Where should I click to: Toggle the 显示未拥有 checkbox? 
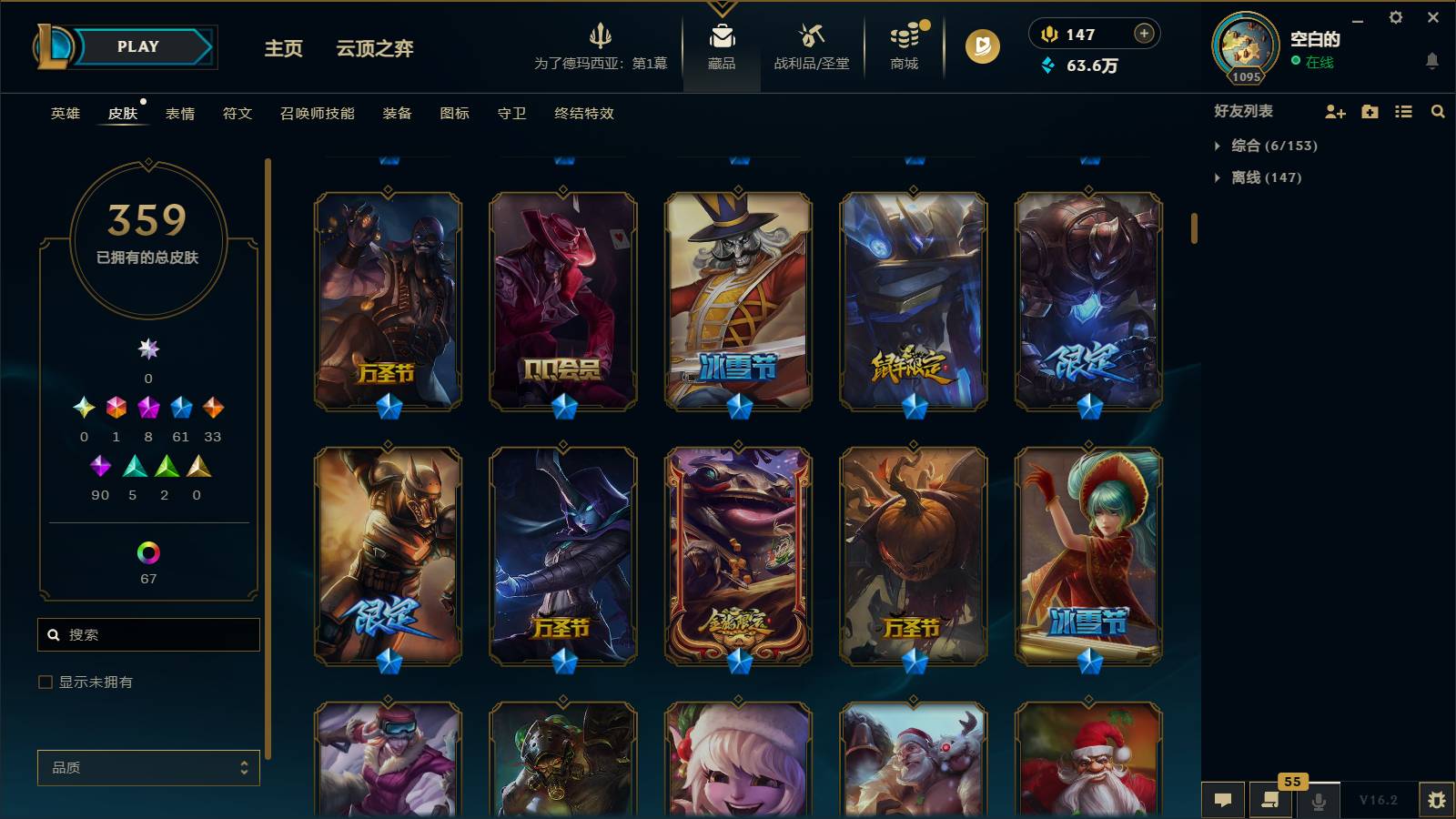(43, 681)
